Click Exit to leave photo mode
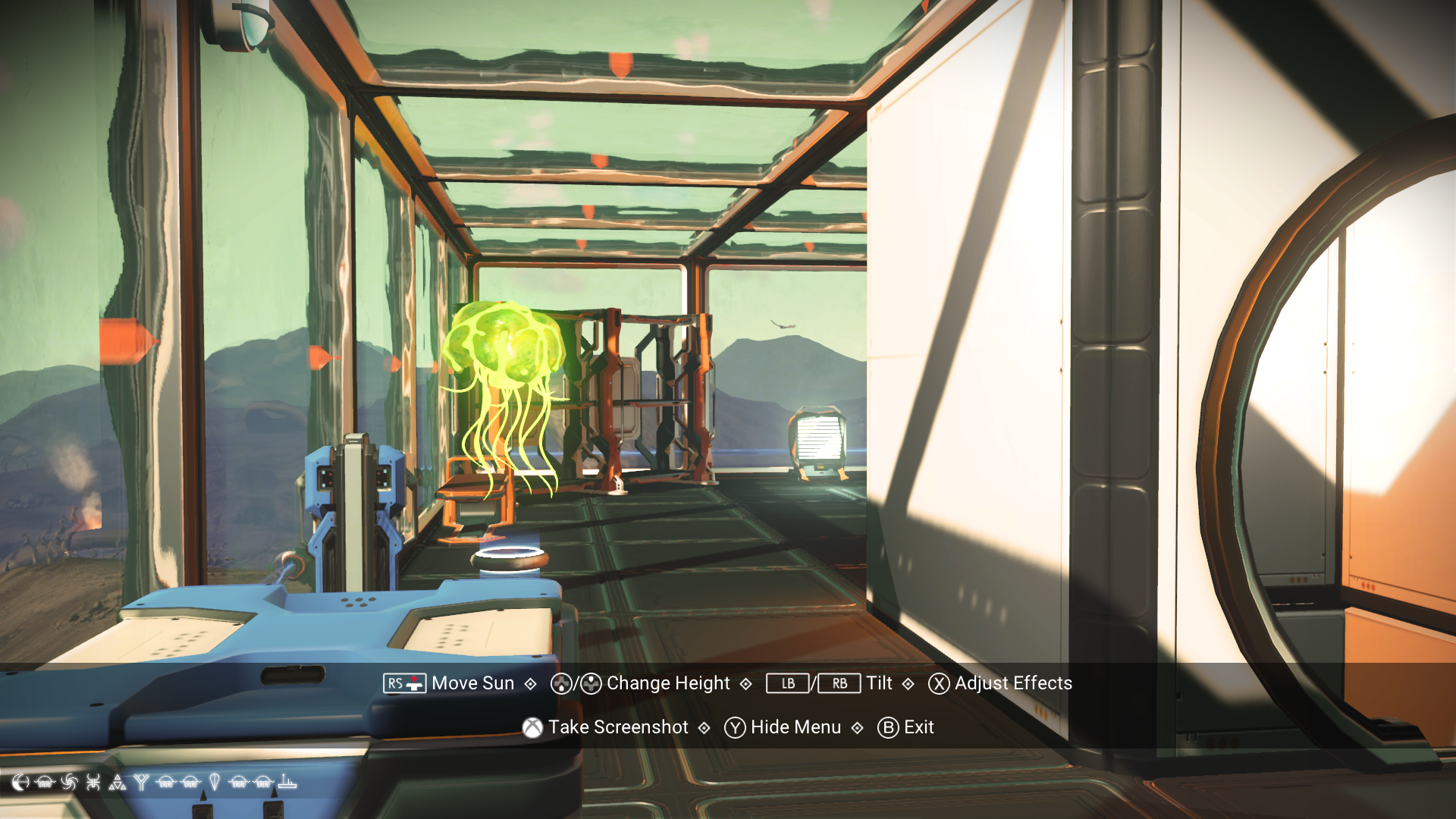Image resolution: width=1456 pixels, height=819 pixels. tap(919, 727)
